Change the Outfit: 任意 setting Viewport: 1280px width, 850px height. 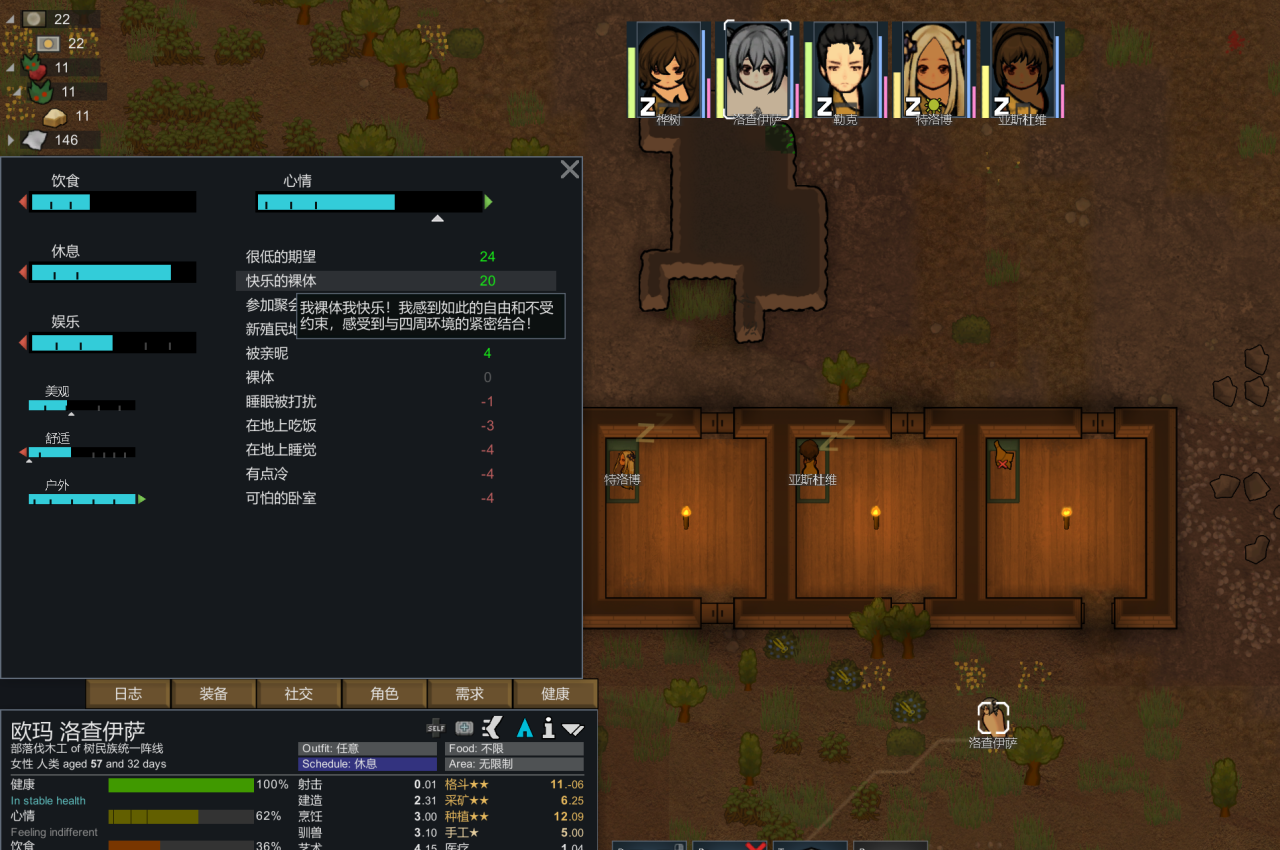pyautogui.click(x=367, y=748)
